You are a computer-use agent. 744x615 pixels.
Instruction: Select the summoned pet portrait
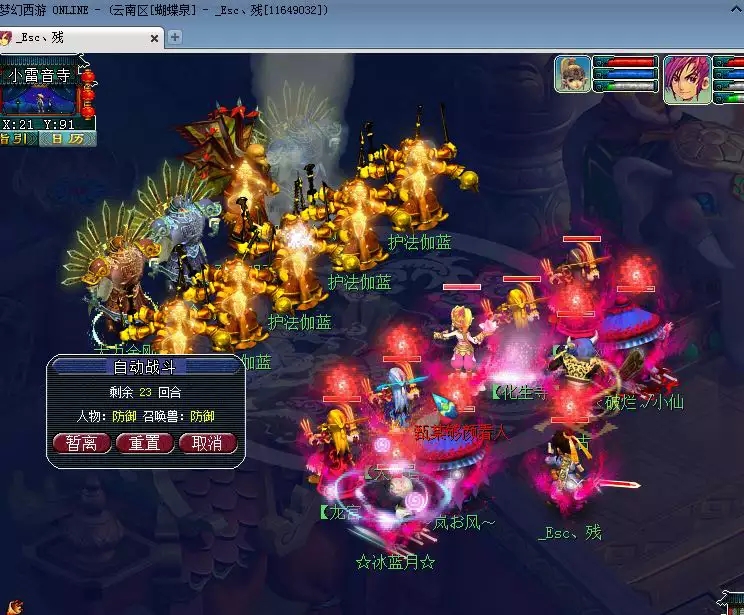pyautogui.click(x=574, y=76)
